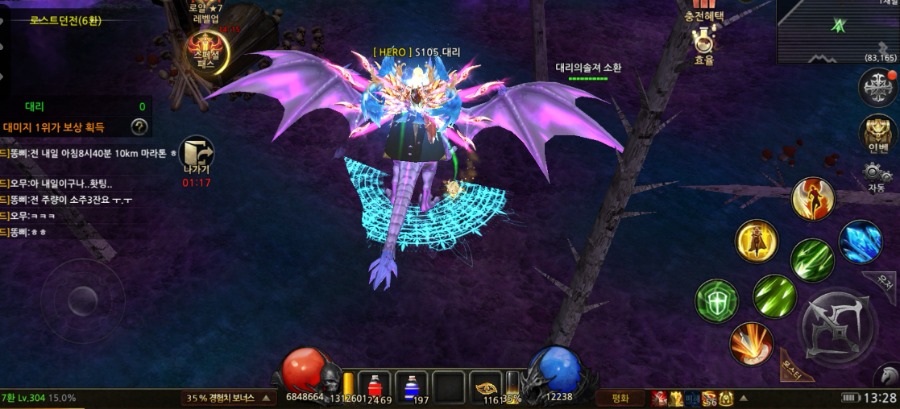Cast the blue ice shard skill
The image size is (900, 409).
(860, 242)
